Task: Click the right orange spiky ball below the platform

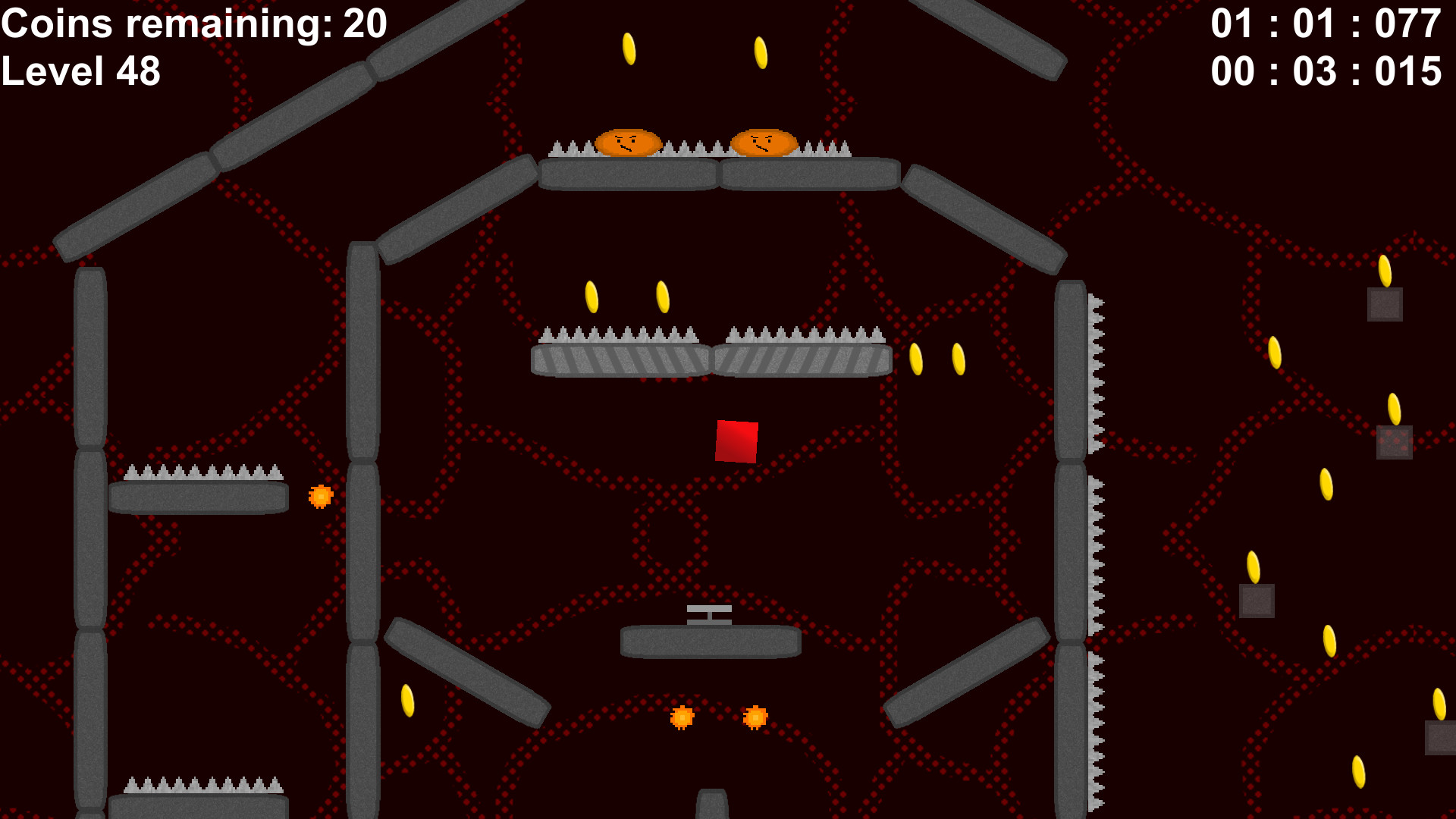Action: click(x=757, y=716)
